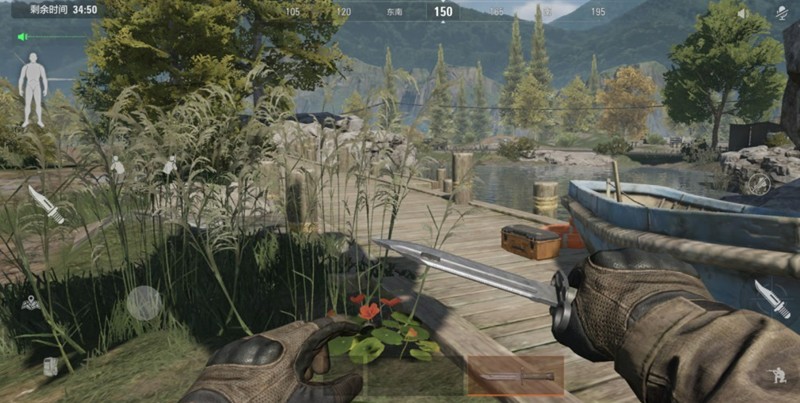The image size is (800, 403).
Task: Open the backpack inventory
Action: pyautogui.click(x=50, y=366)
